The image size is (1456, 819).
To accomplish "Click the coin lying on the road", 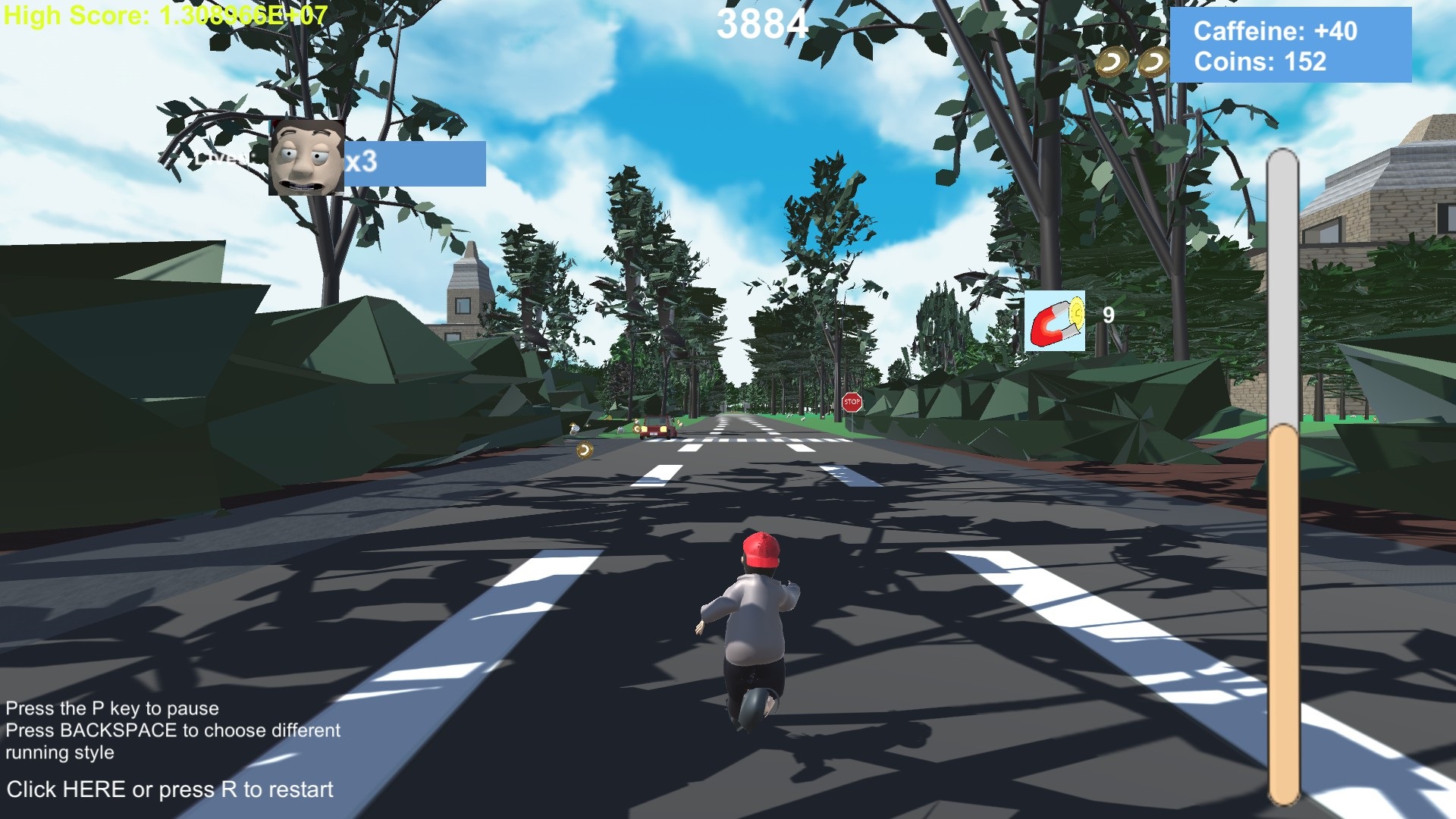I will click(584, 450).
